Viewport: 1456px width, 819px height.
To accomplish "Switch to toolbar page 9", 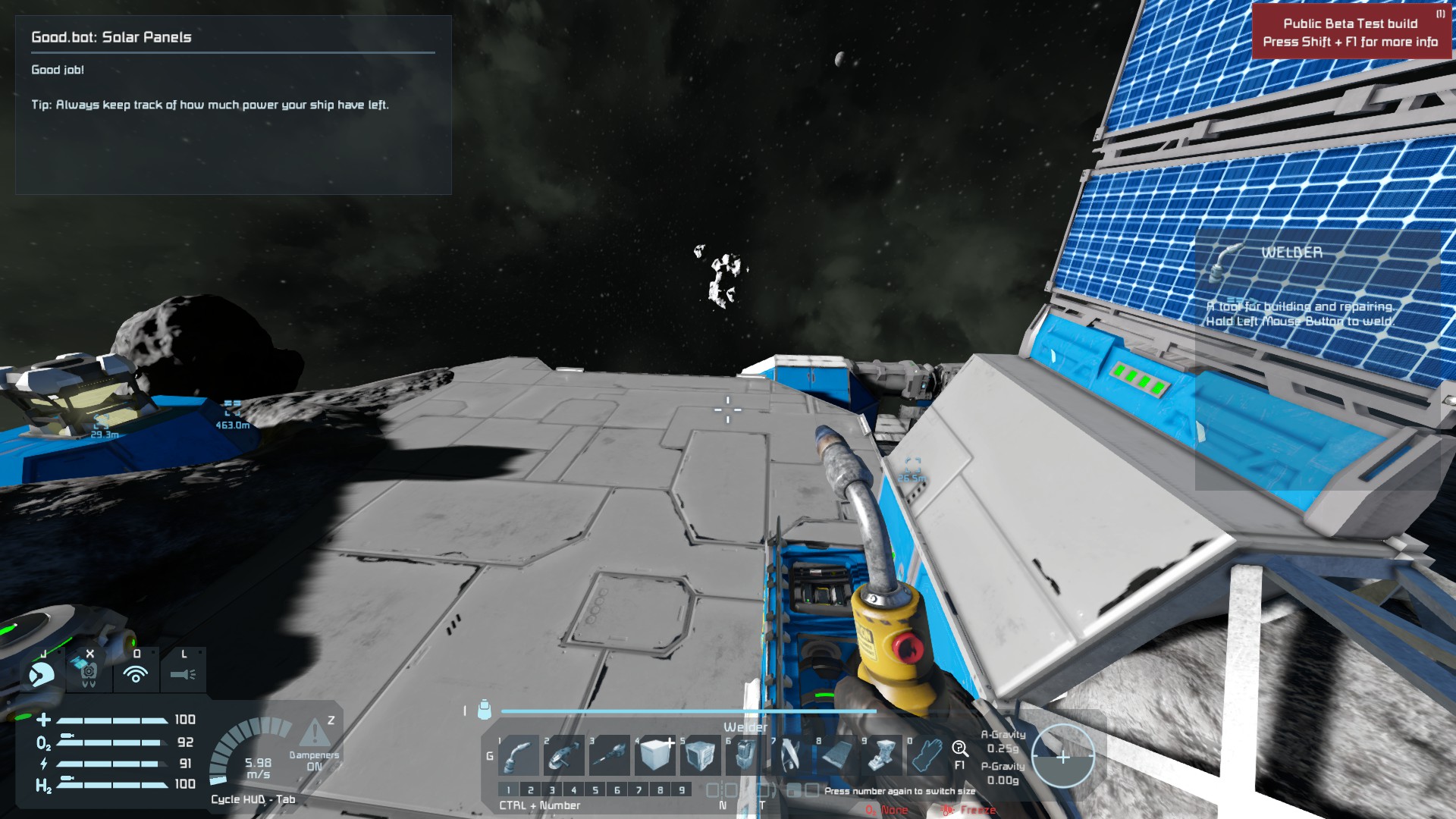I will point(682,790).
